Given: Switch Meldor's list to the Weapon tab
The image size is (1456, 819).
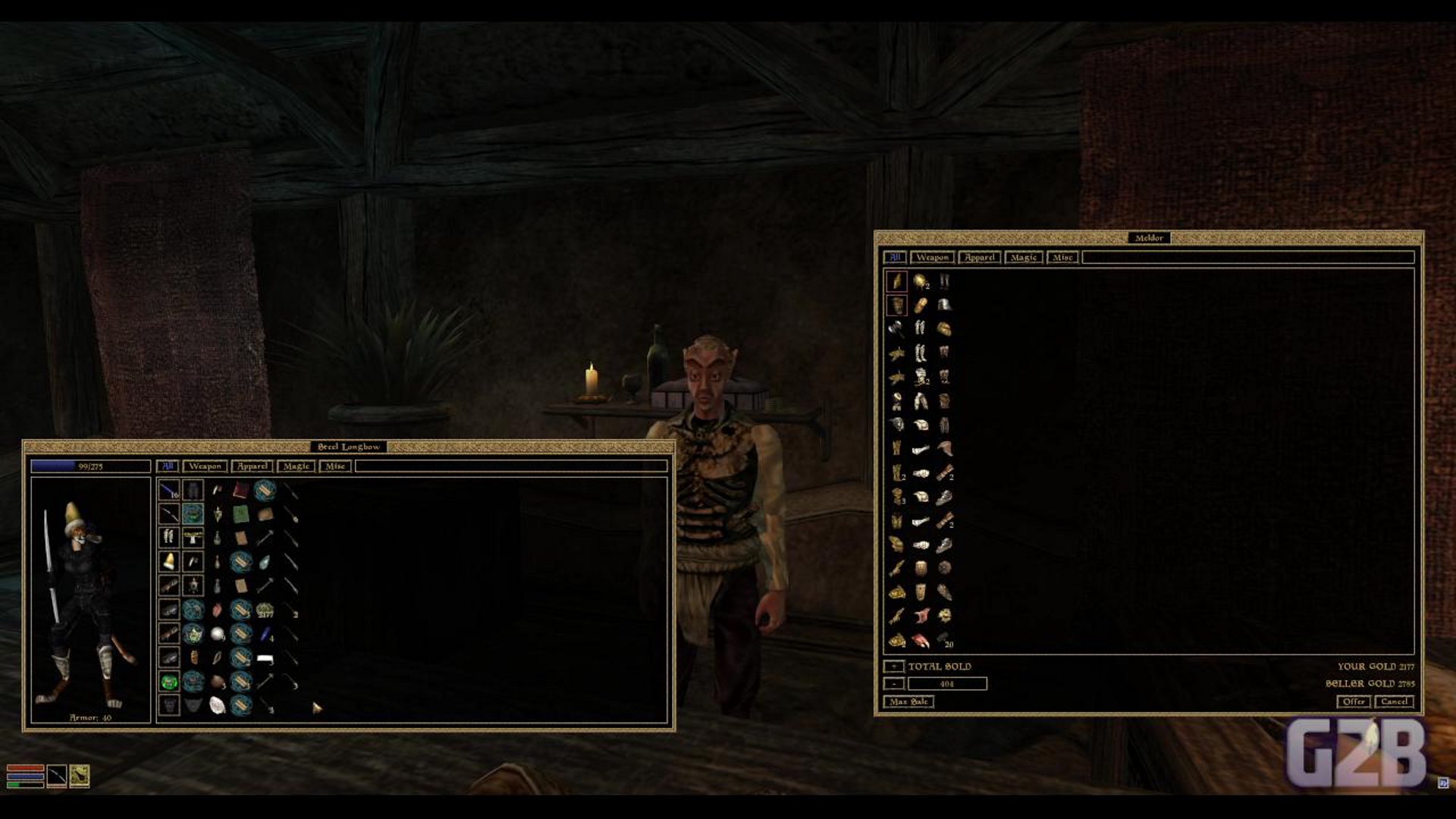Looking at the screenshot, I should (932, 258).
